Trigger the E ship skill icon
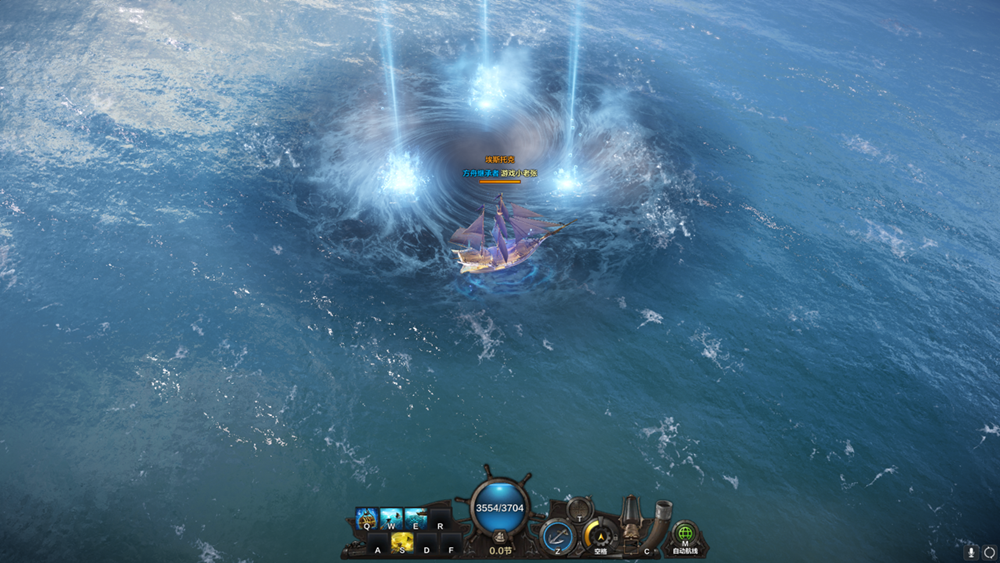Screen dimensions: 1000x563 tap(415, 518)
